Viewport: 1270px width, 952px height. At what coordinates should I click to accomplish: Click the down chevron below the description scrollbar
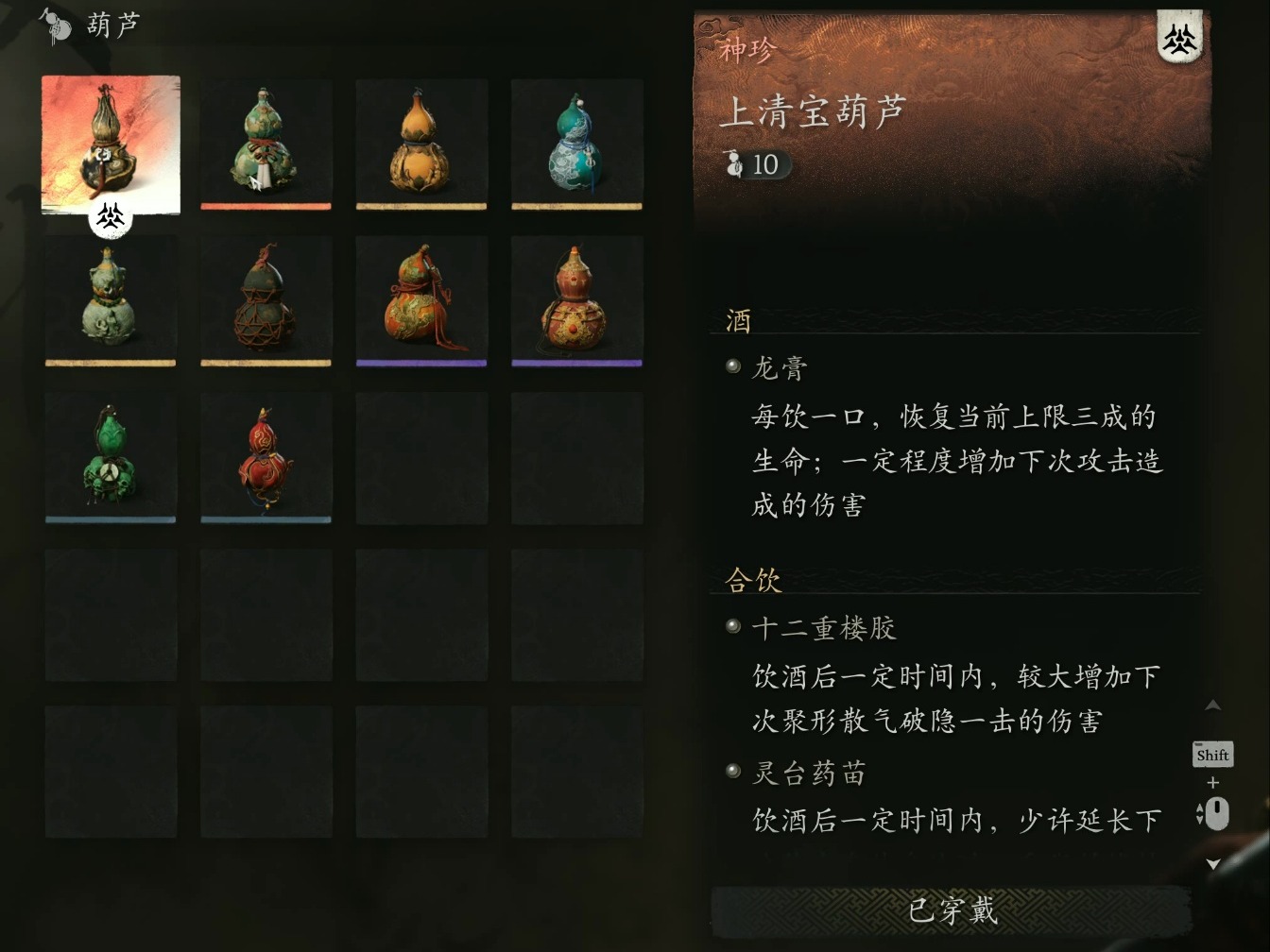click(1213, 861)
